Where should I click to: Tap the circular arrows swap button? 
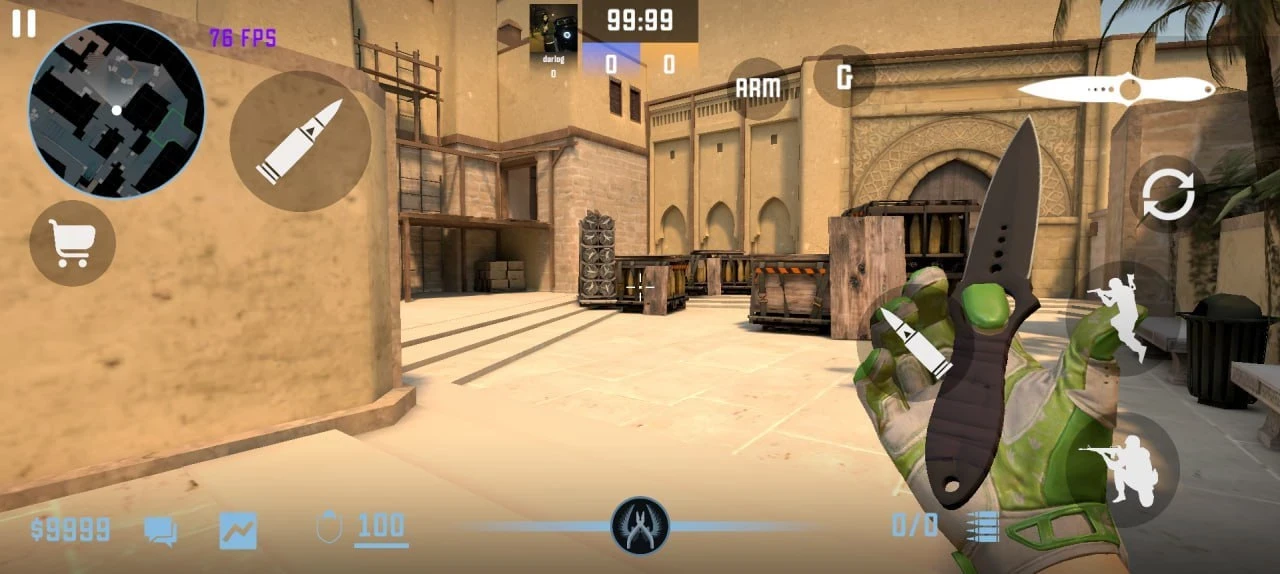(x=1168, y=196)
